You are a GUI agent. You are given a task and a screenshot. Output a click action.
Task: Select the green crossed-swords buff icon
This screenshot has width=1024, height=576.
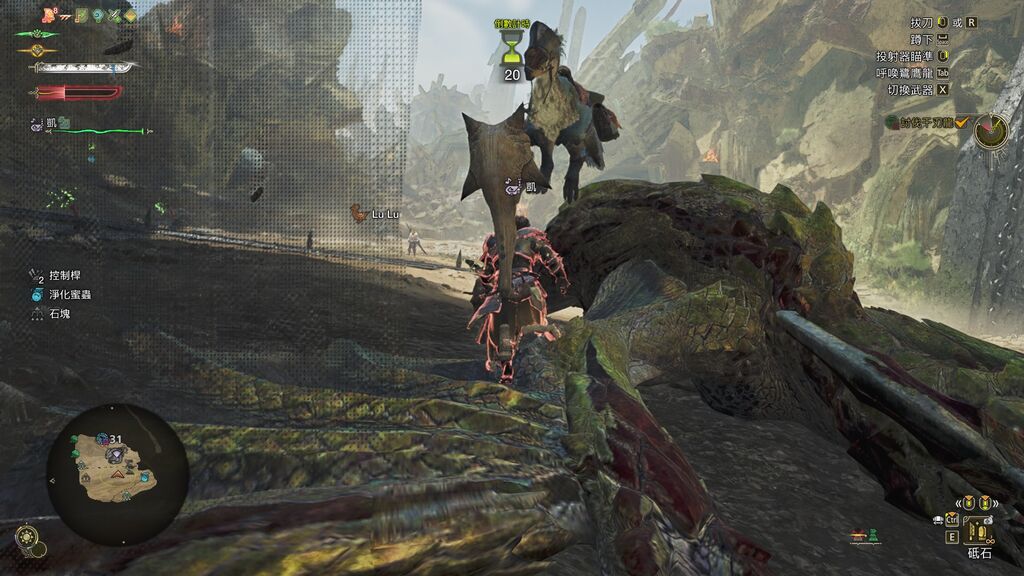[x=114, y=16]
